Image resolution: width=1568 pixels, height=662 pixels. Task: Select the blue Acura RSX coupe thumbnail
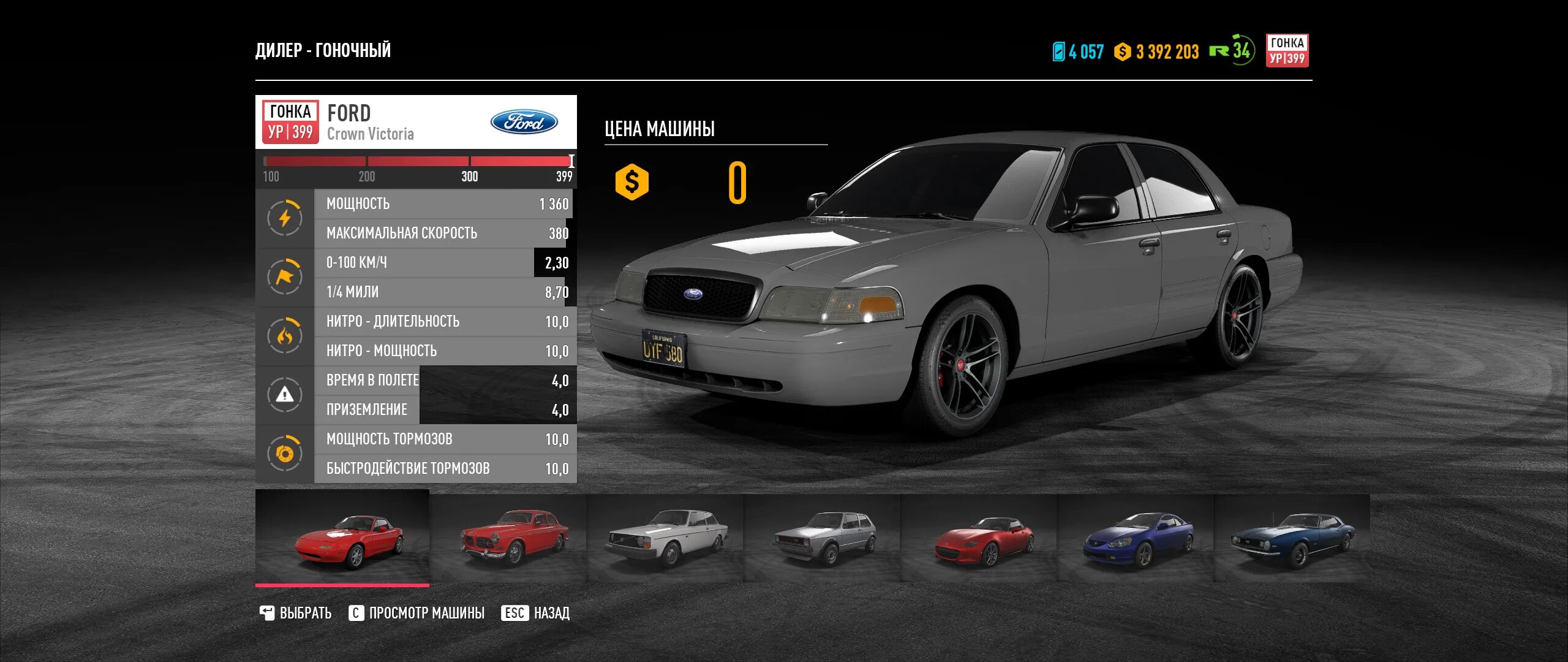1136,538
